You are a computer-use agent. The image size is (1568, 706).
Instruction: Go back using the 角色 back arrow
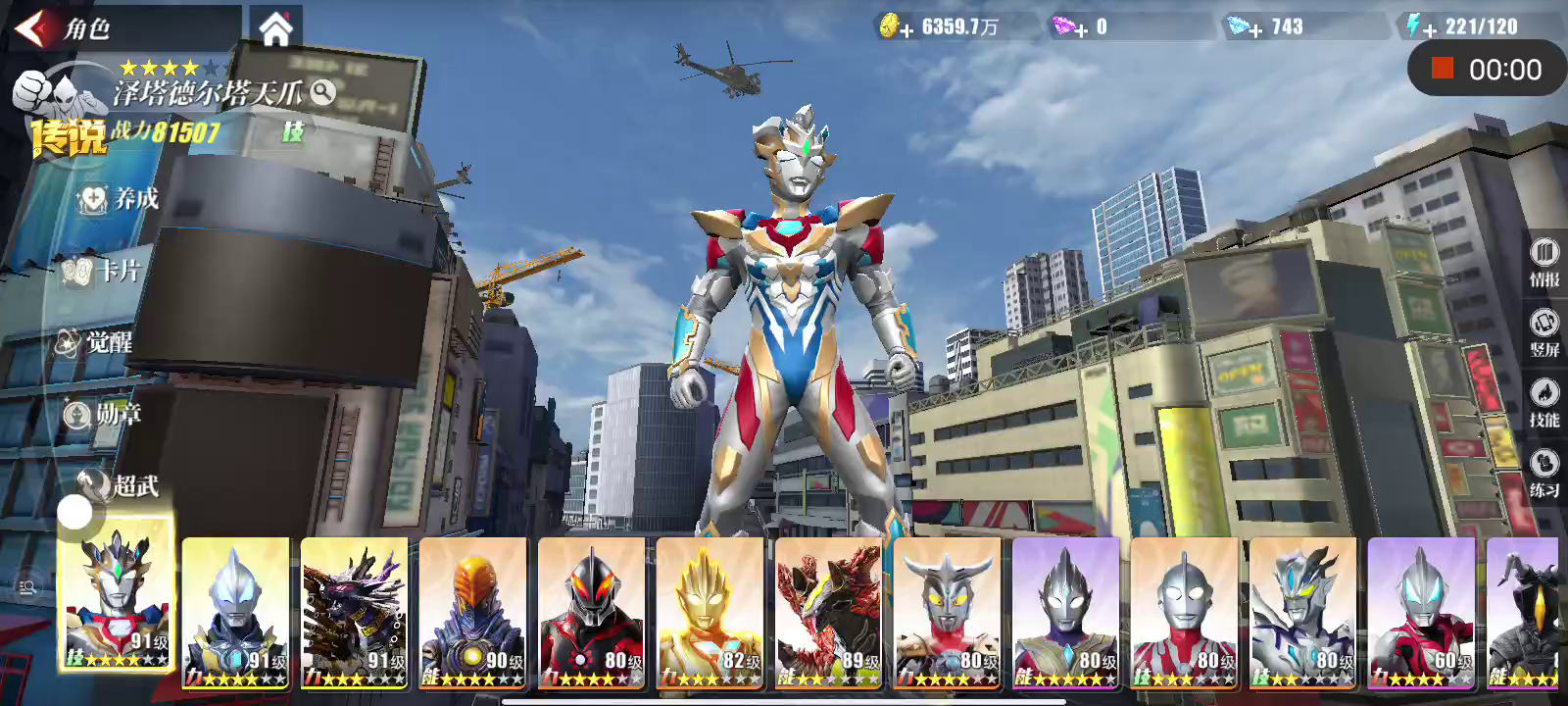coord(31,28)
